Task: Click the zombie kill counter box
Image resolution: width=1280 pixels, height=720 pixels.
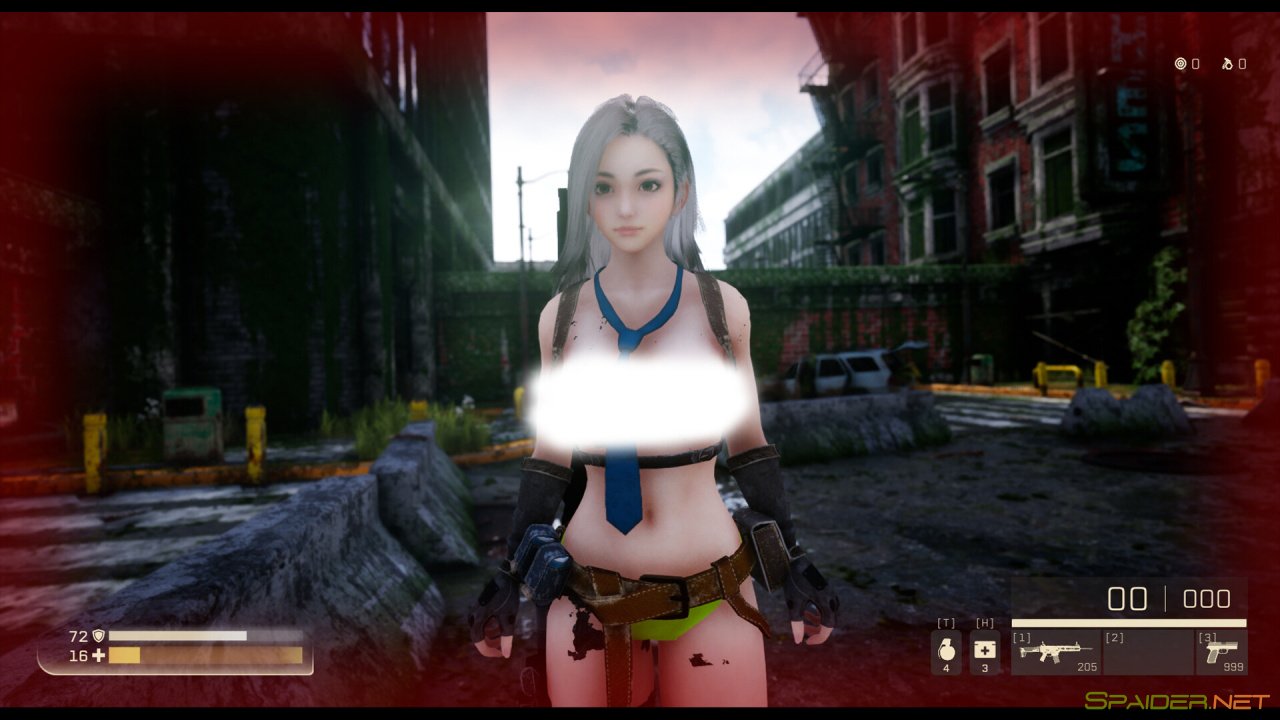Action: pyautogui.click(x=1242, y=63)
